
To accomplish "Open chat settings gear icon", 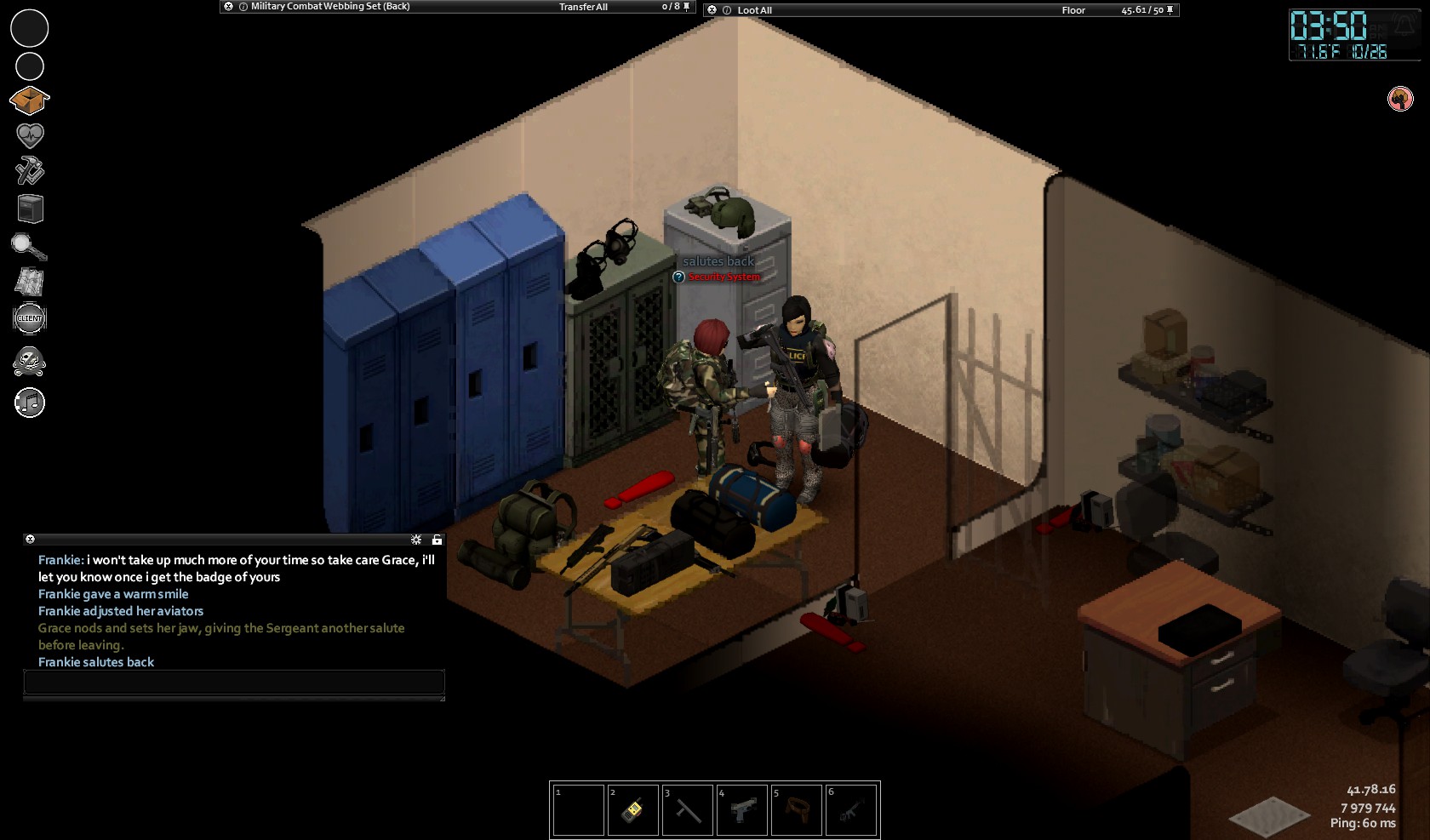I will (x=416, y=540).
